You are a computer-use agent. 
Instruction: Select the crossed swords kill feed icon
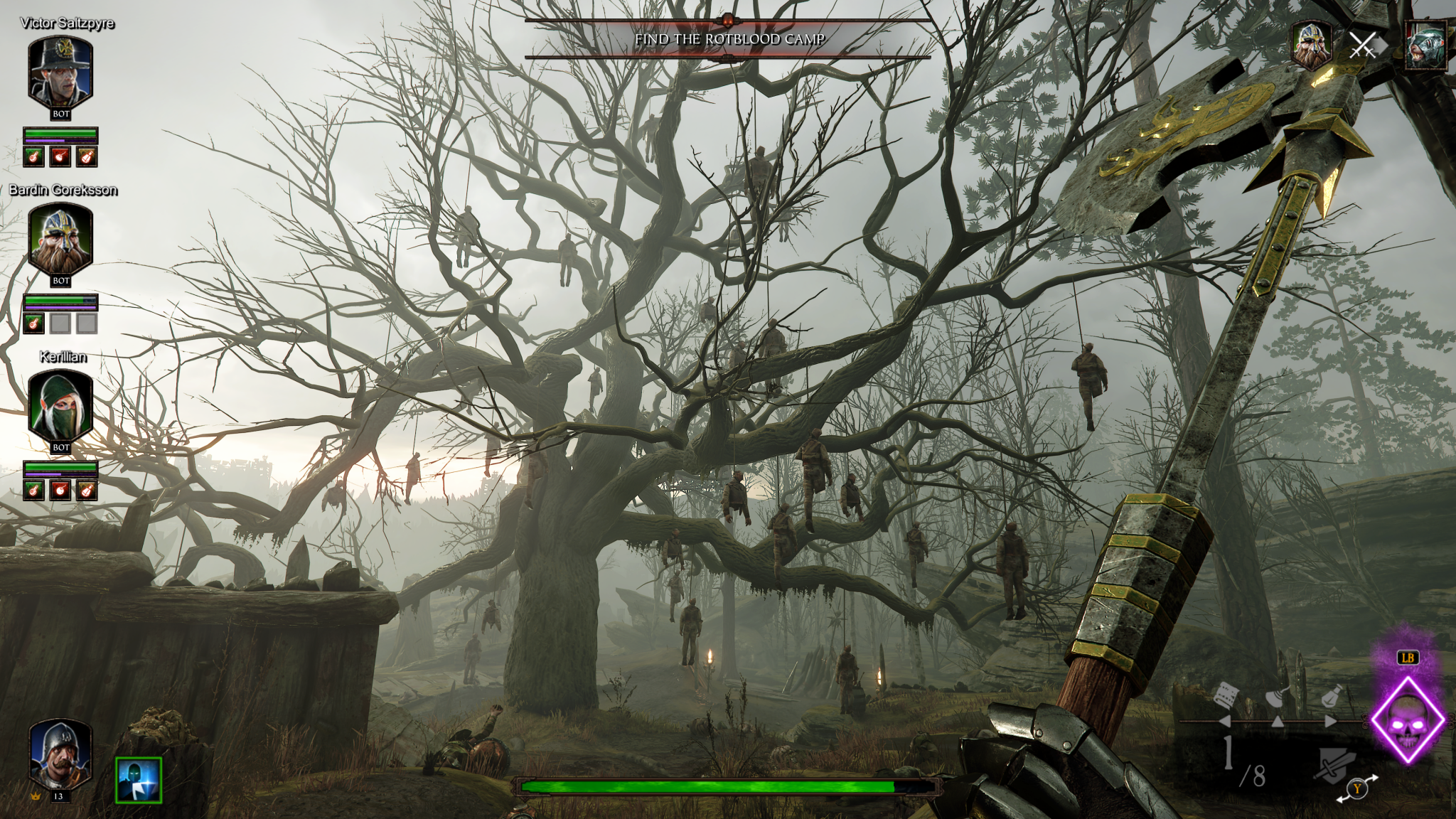pos(1363,45)
